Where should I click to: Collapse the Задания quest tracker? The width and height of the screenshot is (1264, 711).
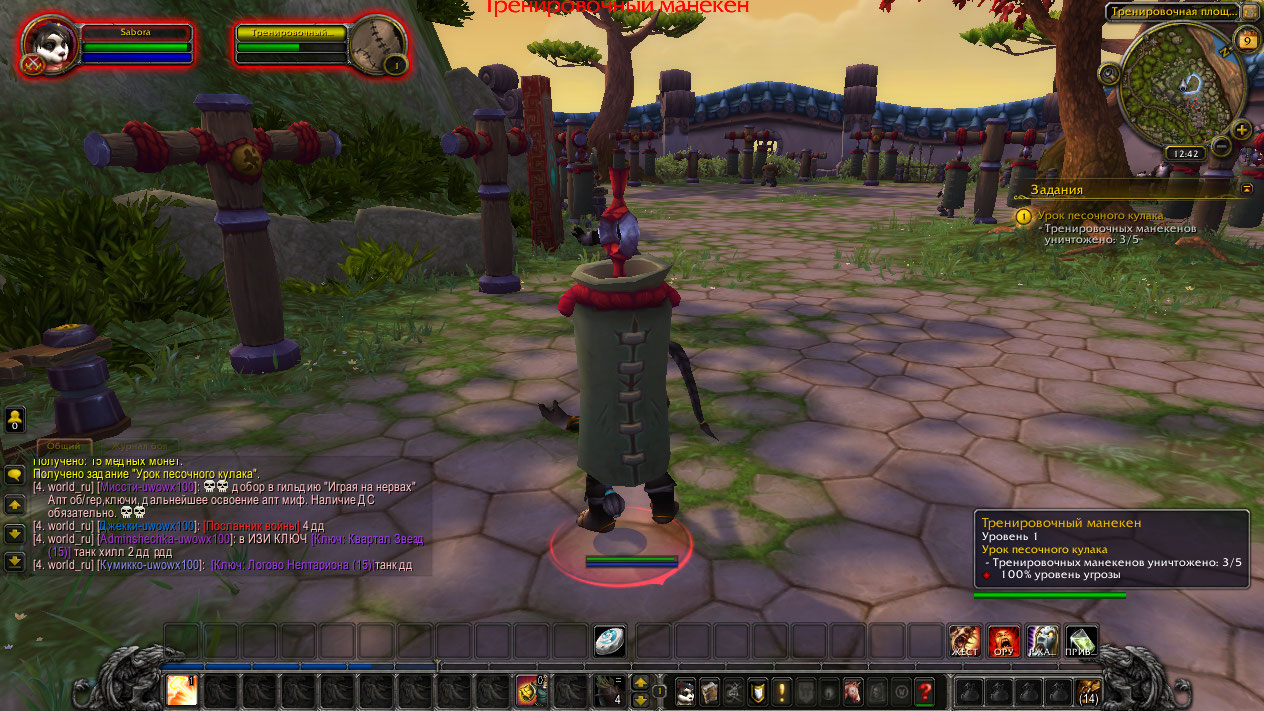1246,188
